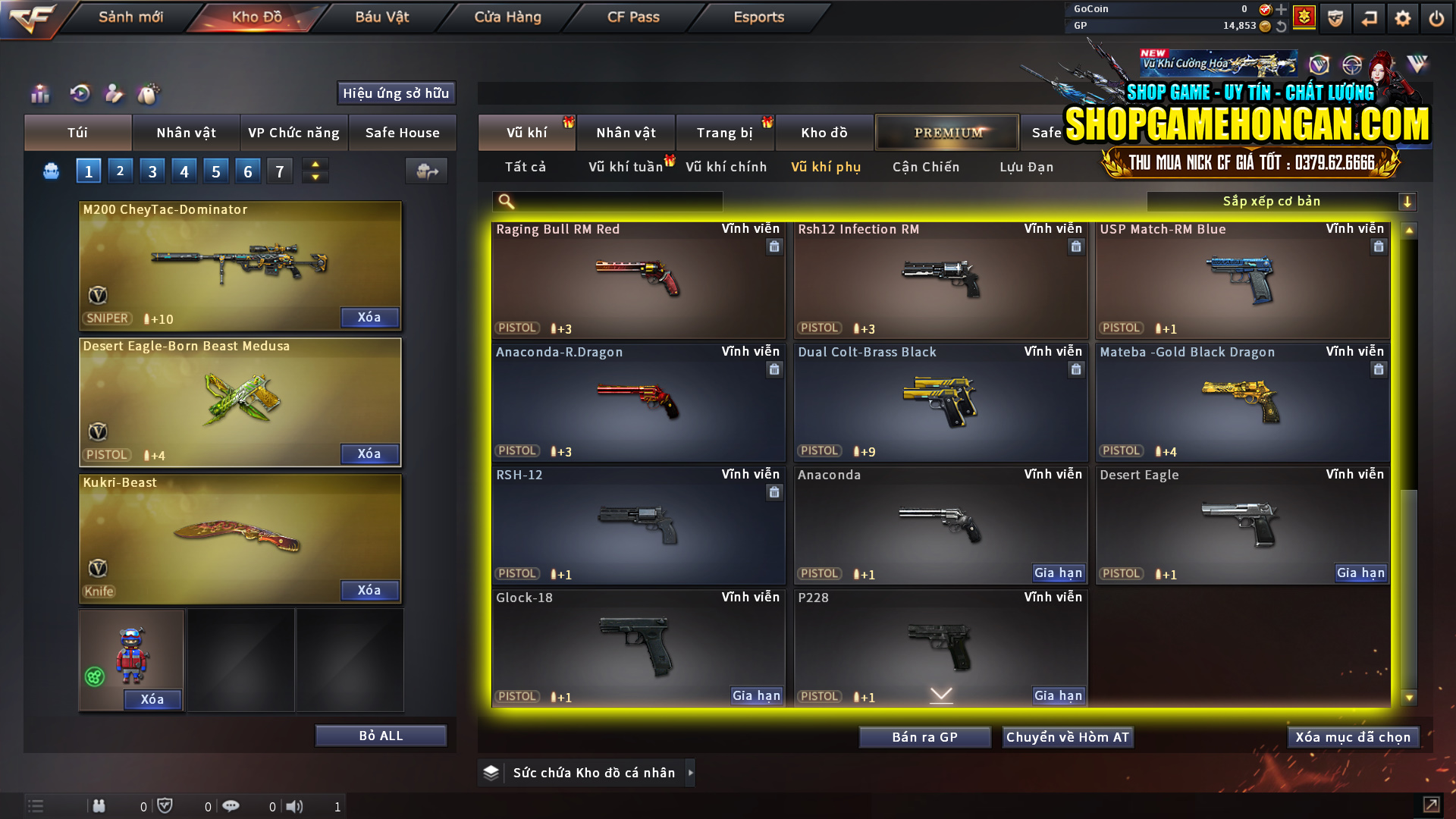Open the statistics bar-chart icon

click(x=39, y=93)
